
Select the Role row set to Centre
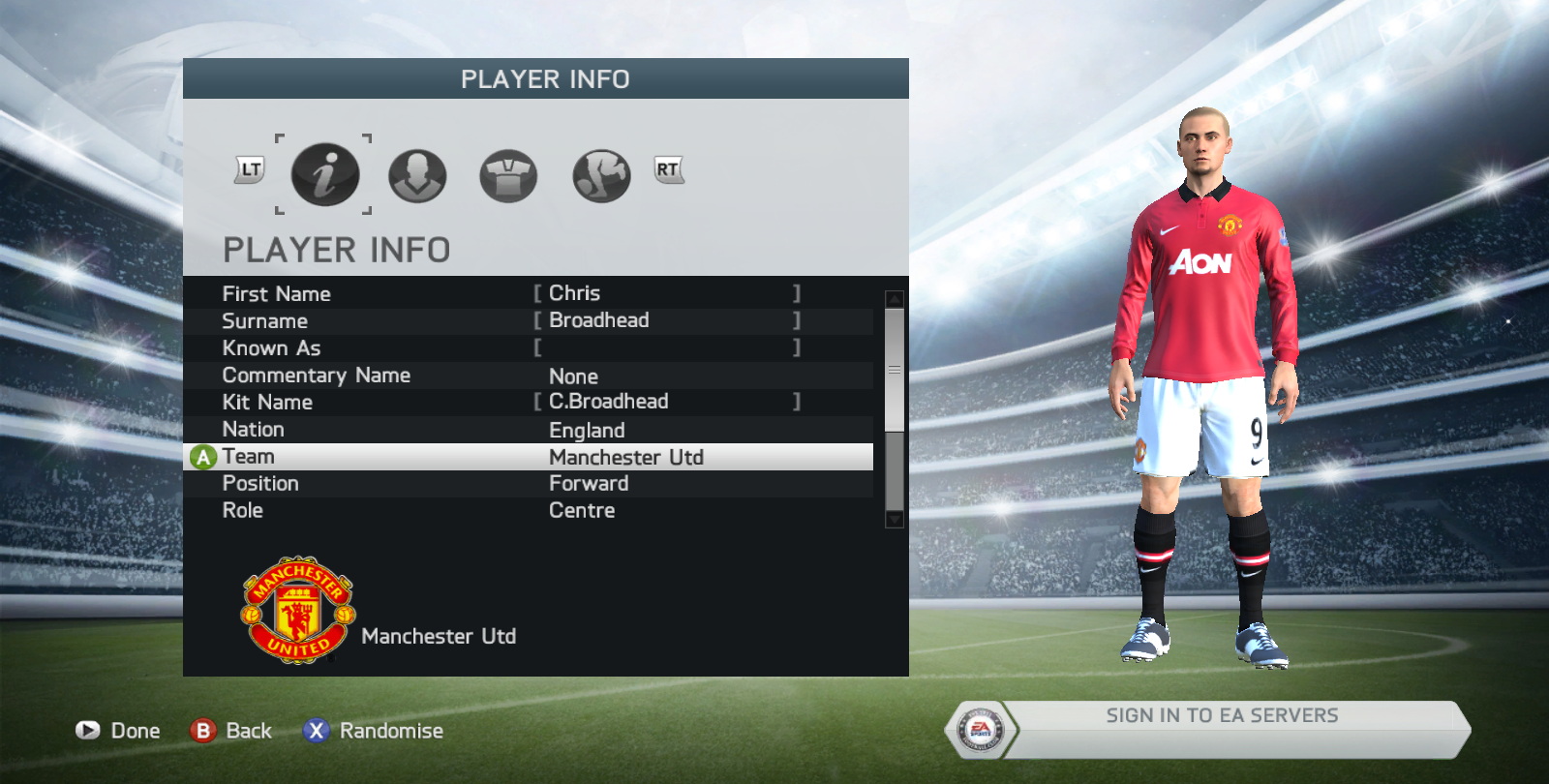pyautogui.click(x=528, y=511)
